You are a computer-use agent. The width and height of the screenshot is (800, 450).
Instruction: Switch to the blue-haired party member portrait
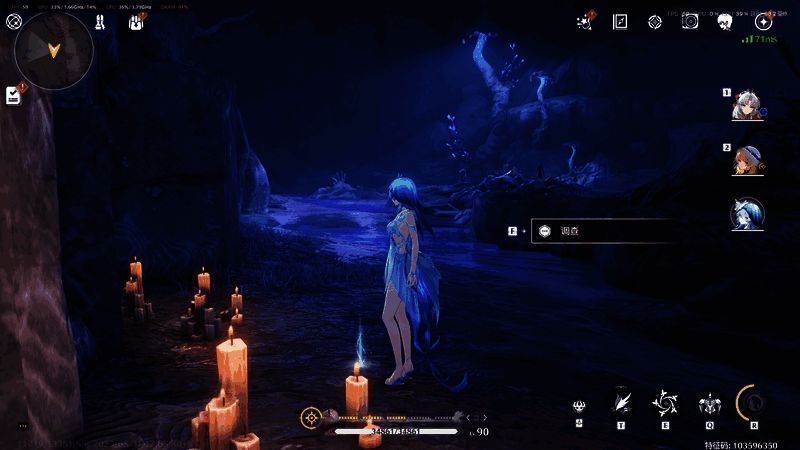coord(746,213)
